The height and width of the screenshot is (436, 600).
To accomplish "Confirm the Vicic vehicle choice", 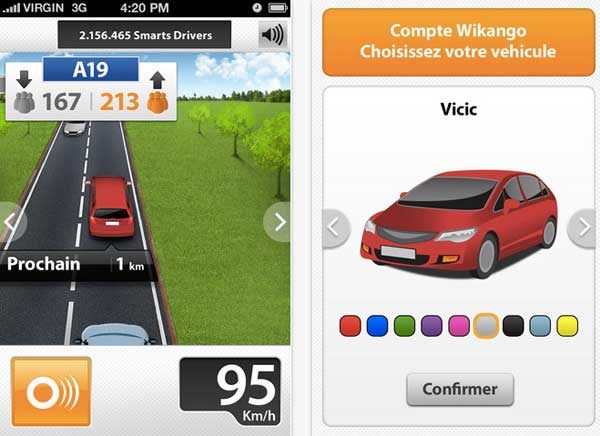I will pos(460,389).
